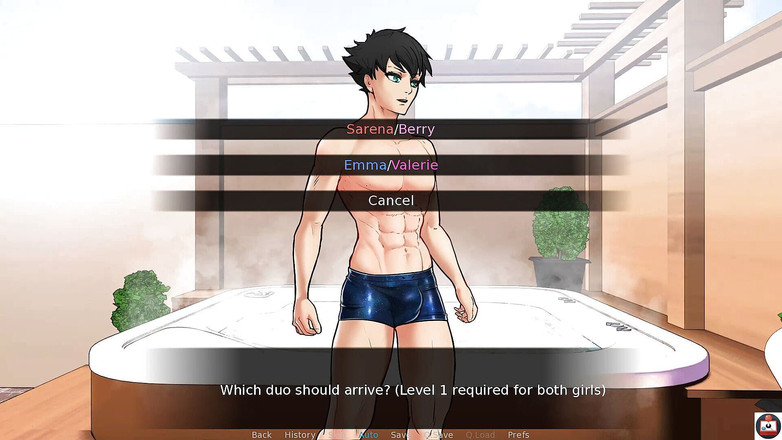The height and width of the screenshot is (440, 782).
Task: Quick load with Q.Load
Action: (x=480, y=435)
